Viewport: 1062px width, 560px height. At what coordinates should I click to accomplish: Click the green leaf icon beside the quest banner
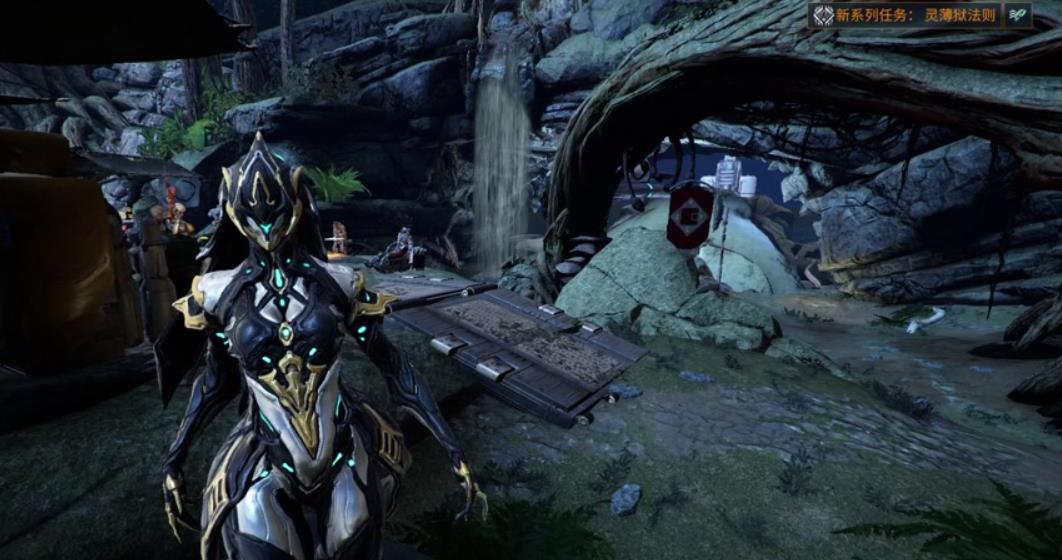[x=1018, y=15]
